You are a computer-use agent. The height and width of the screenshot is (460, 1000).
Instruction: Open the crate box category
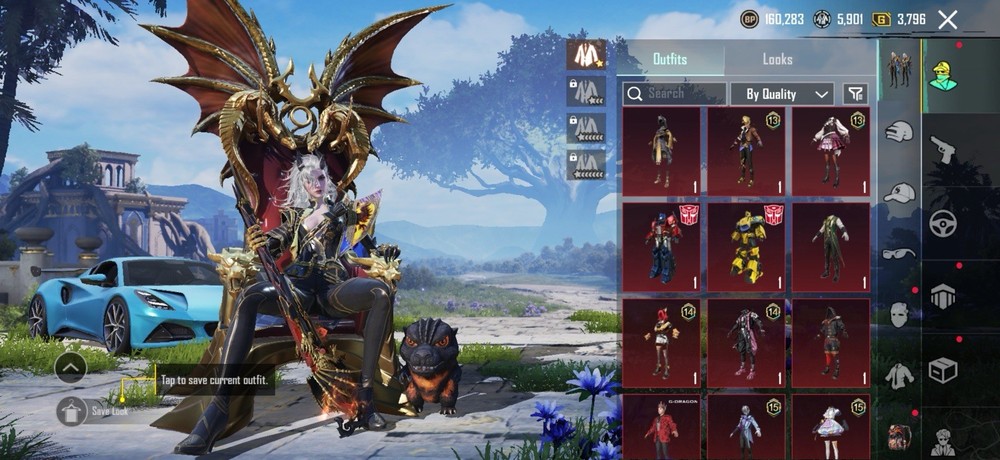tap(942, 371)
